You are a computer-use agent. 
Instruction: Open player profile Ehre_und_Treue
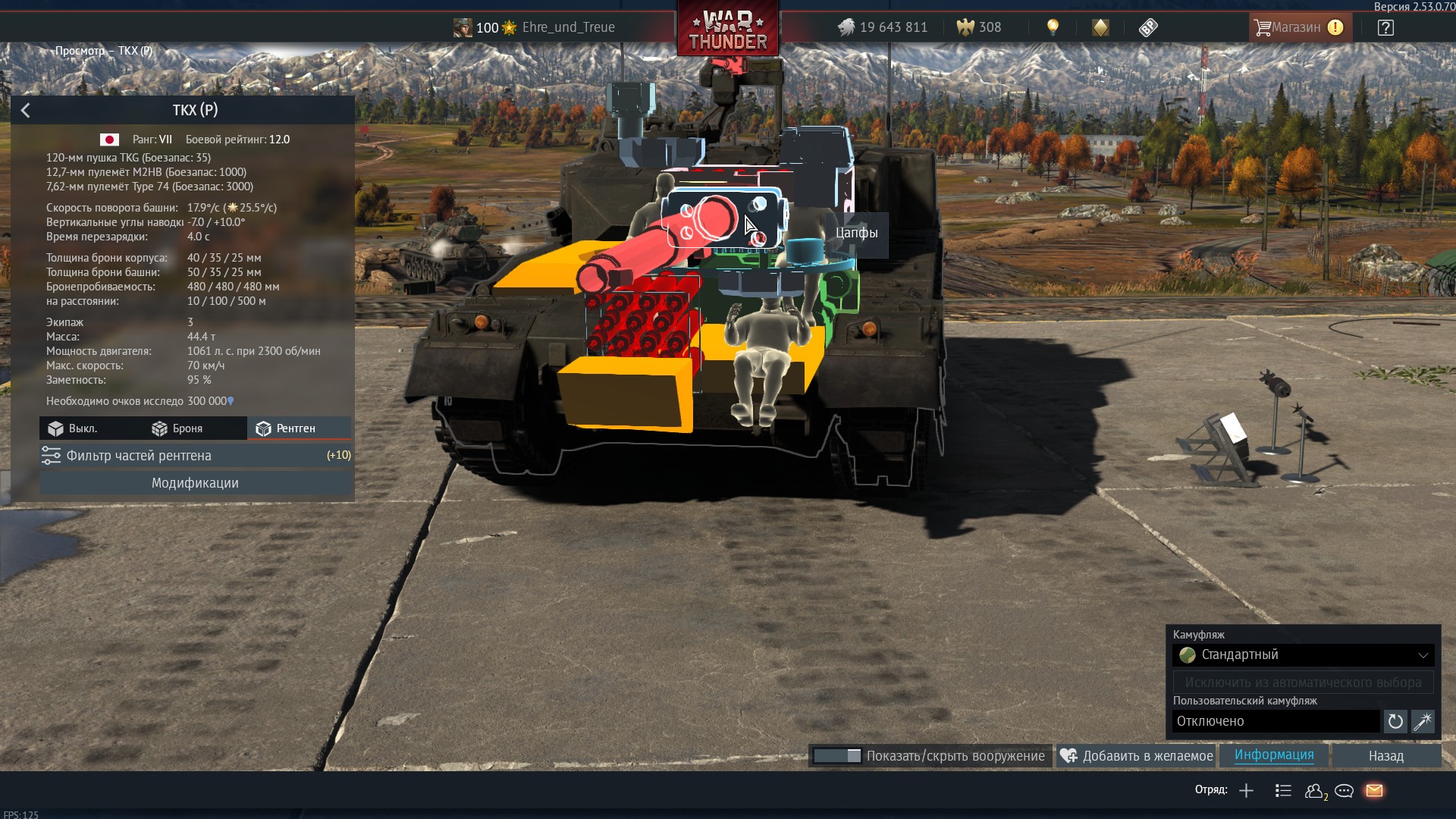click(567, 27)
